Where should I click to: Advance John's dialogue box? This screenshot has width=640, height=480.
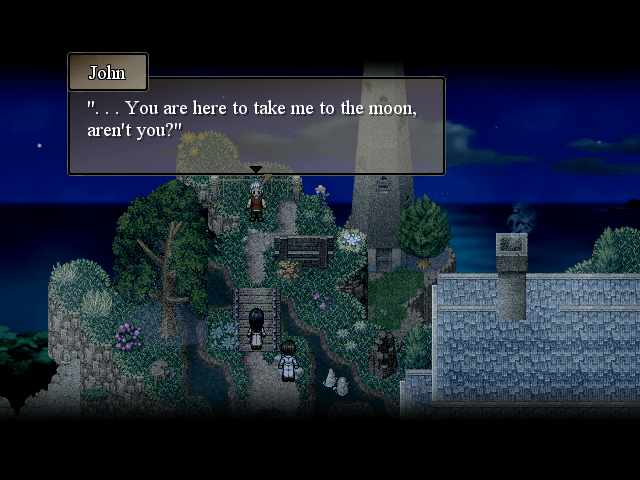point(256,125)
